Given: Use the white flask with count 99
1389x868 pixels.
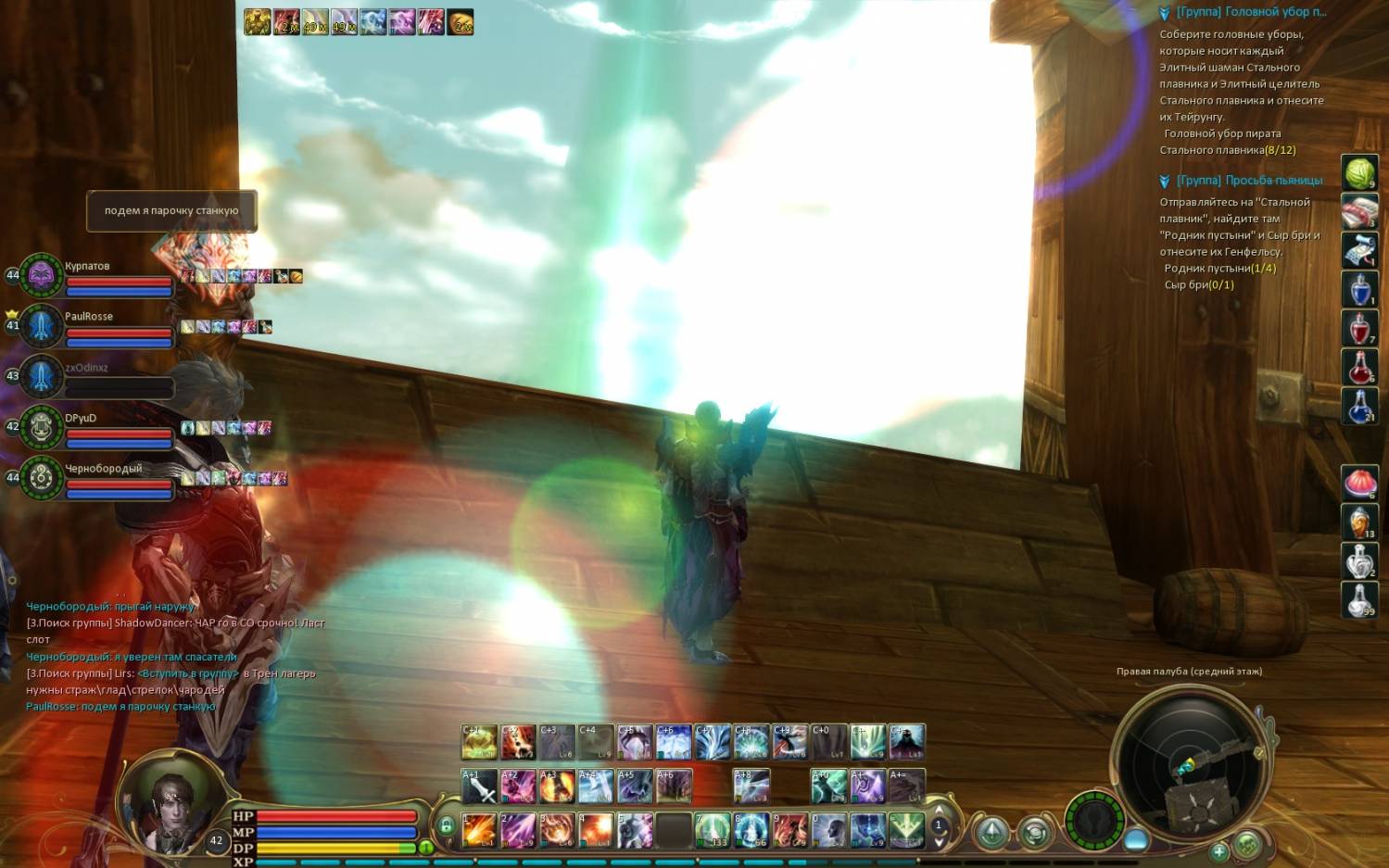Looking at the screenshot, I should point(1359,599).
